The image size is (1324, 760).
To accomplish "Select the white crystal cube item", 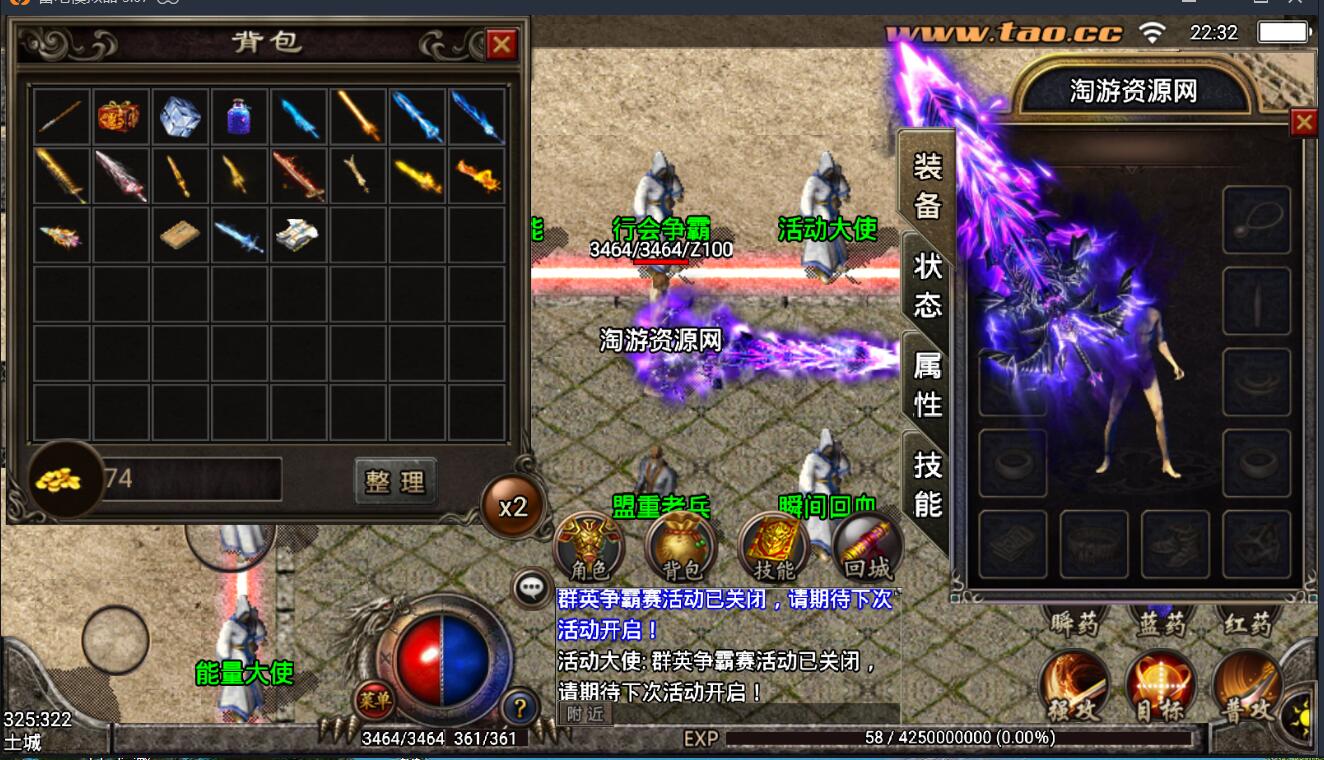I will pos(180,116).
